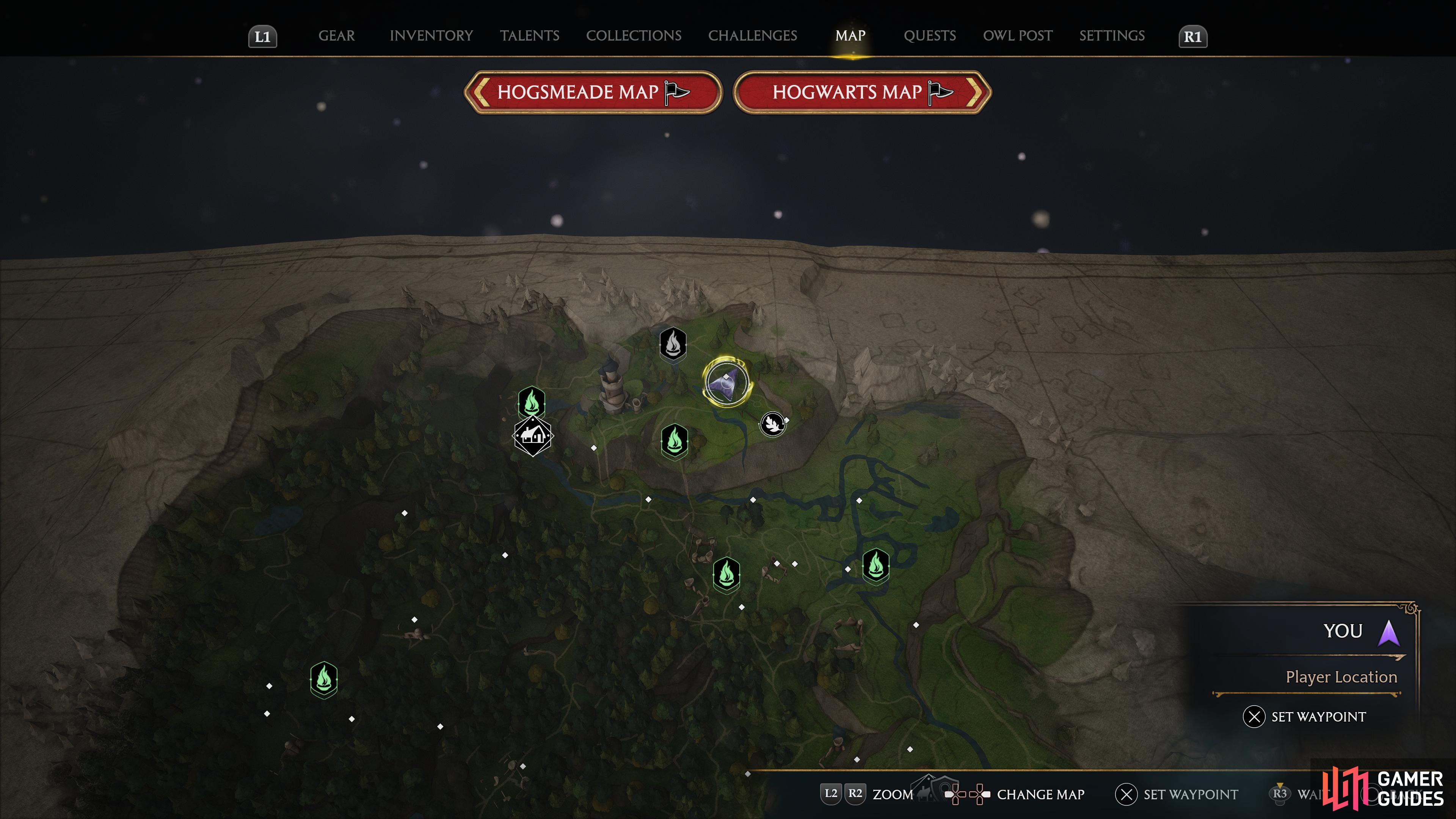Open the Owl Post tab

(x=1017, y=36)
